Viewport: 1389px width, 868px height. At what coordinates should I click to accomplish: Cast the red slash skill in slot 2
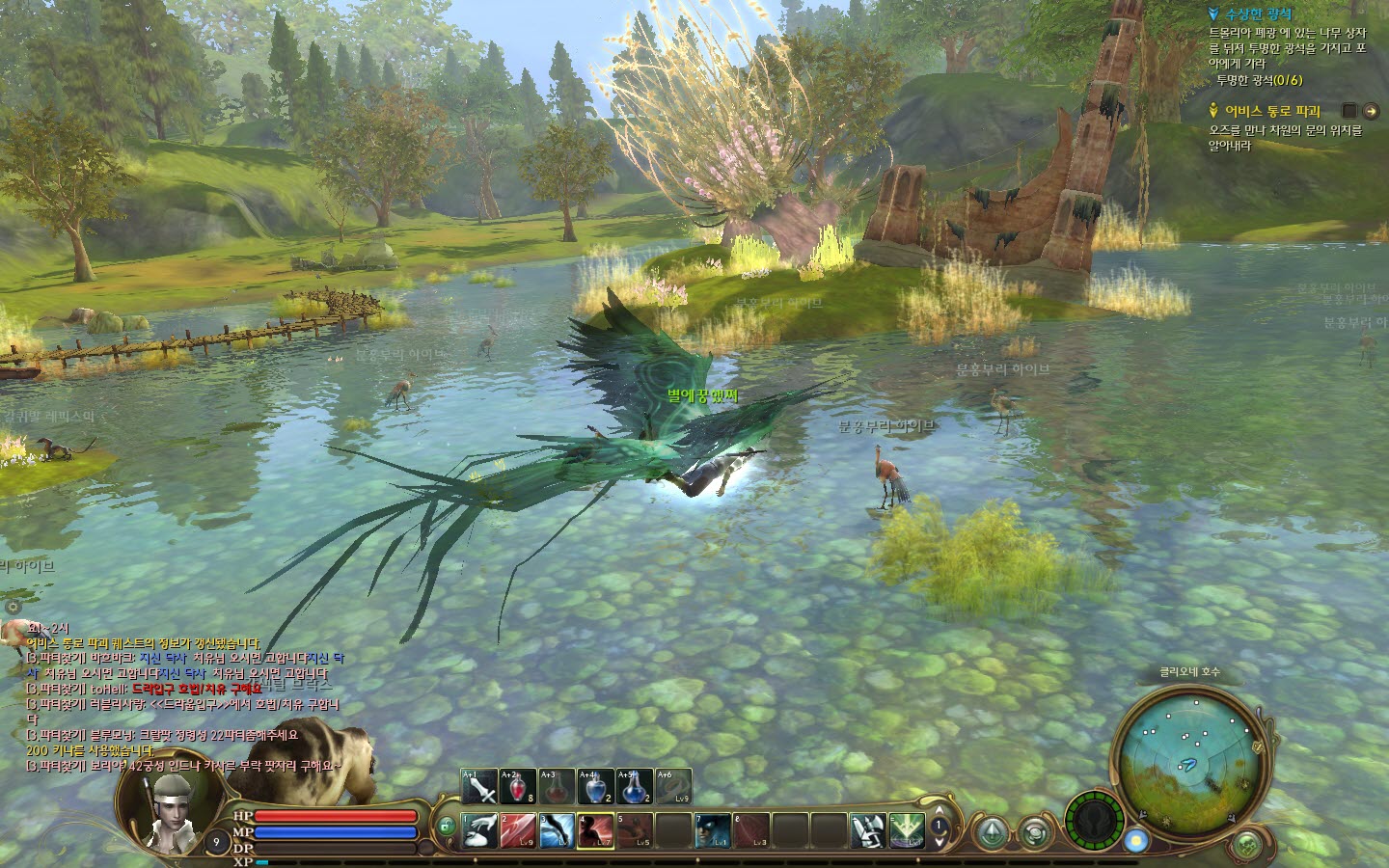[x=518, y=830]
